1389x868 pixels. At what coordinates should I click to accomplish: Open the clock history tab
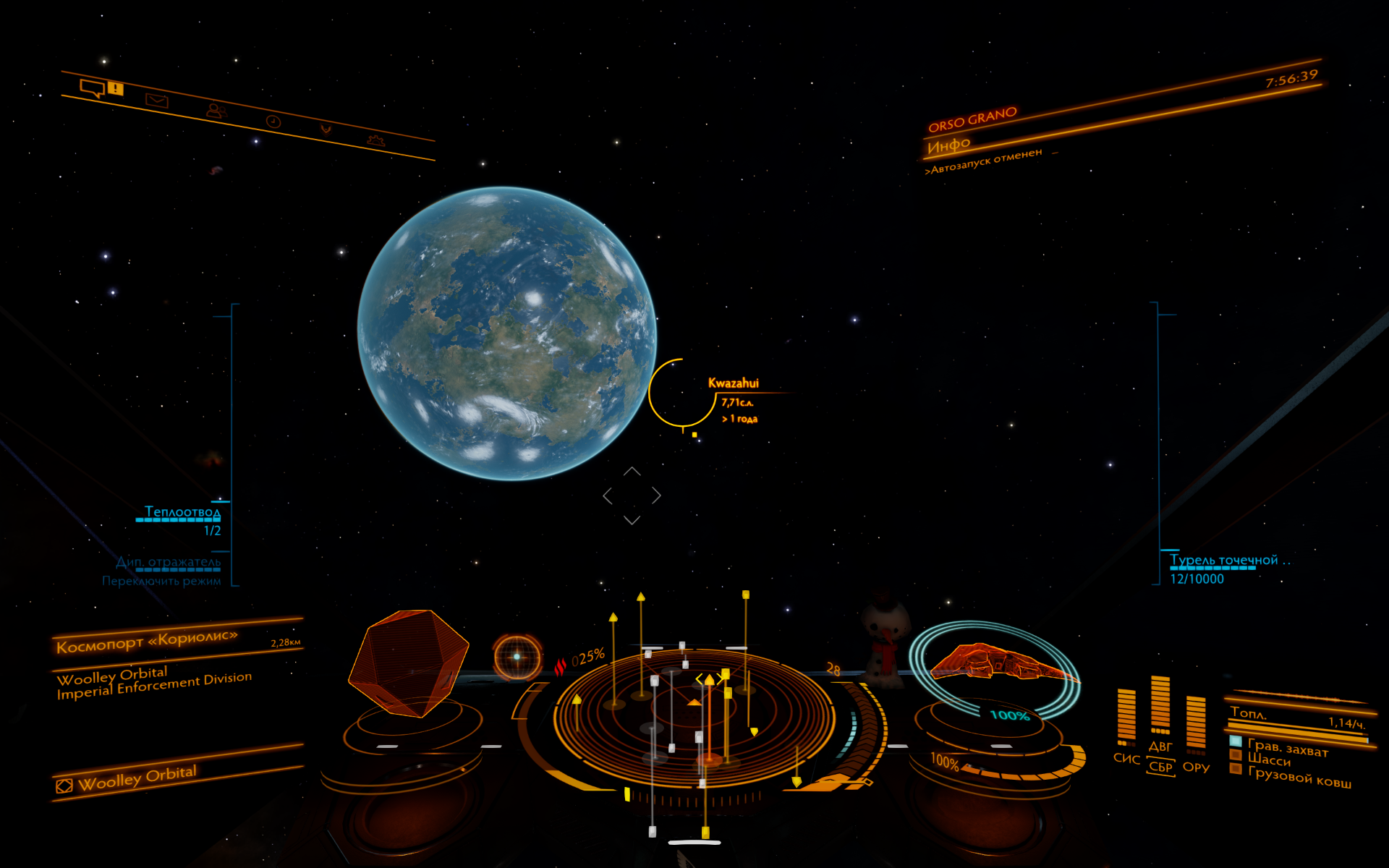tap(273, 122)
